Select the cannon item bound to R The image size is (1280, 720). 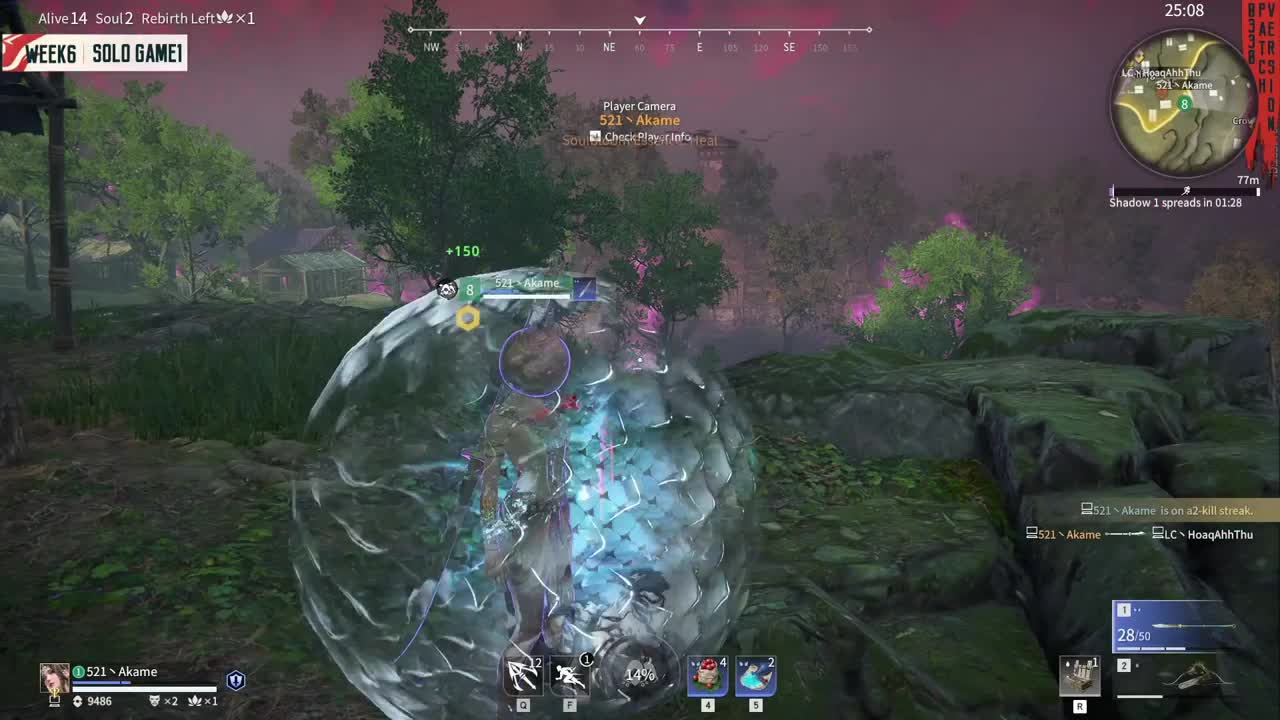(x=1080, y=675)
